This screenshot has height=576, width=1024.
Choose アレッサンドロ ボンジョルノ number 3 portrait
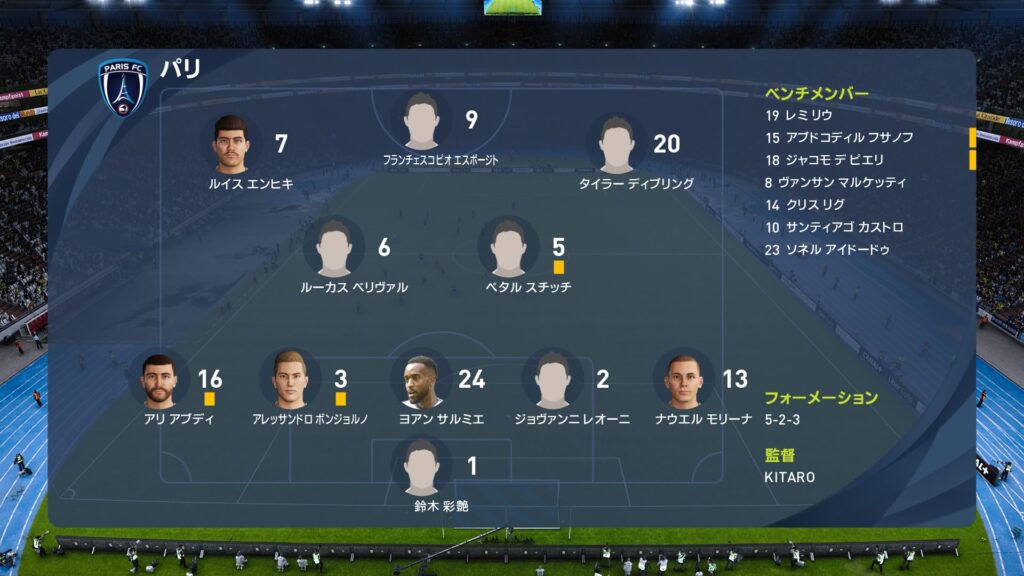(x=290, y=380)
